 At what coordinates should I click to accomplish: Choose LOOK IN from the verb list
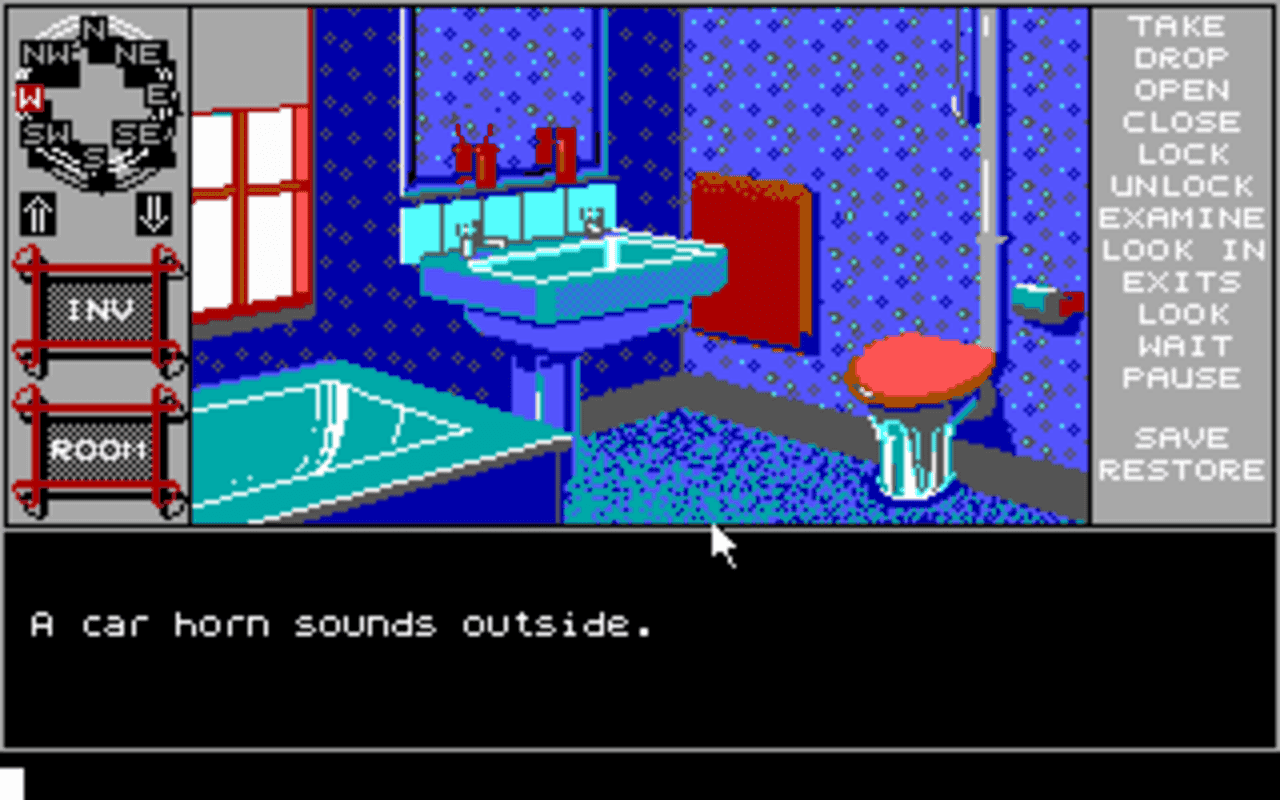[1182, 250]
